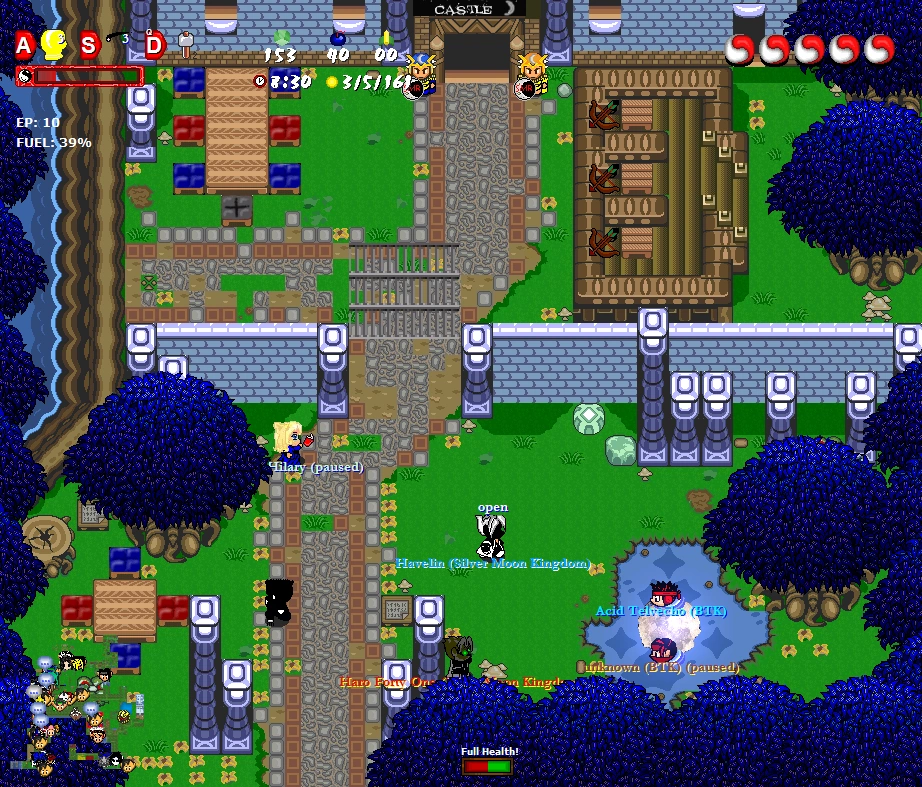
Task: Select the yellow glove in the A slot
Action: point(53,45)
